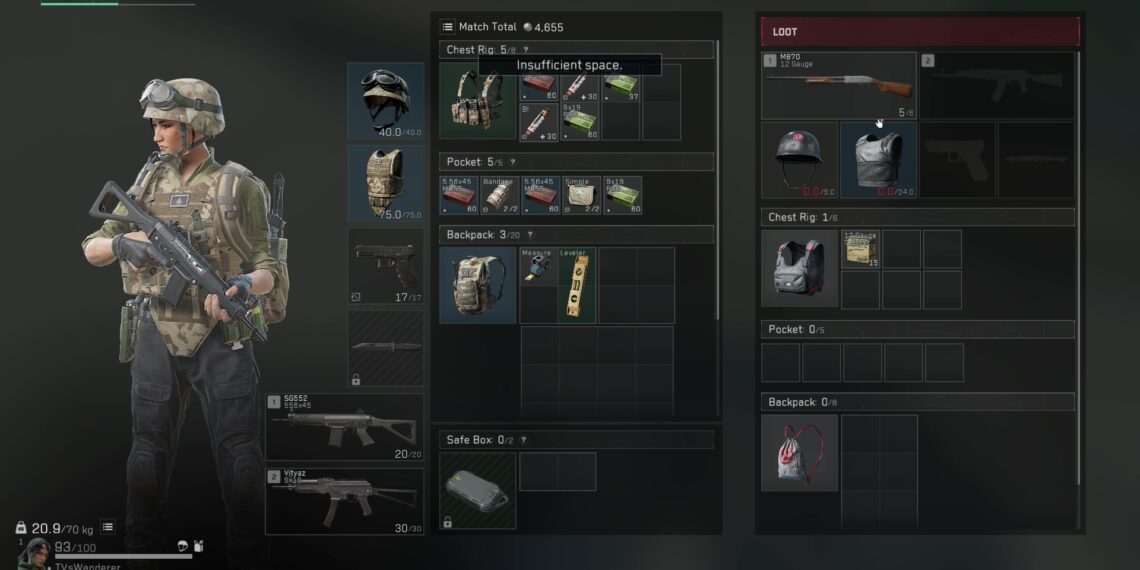
Task: Pick the red-badged helmet from loot
Action: click(799, 160)
